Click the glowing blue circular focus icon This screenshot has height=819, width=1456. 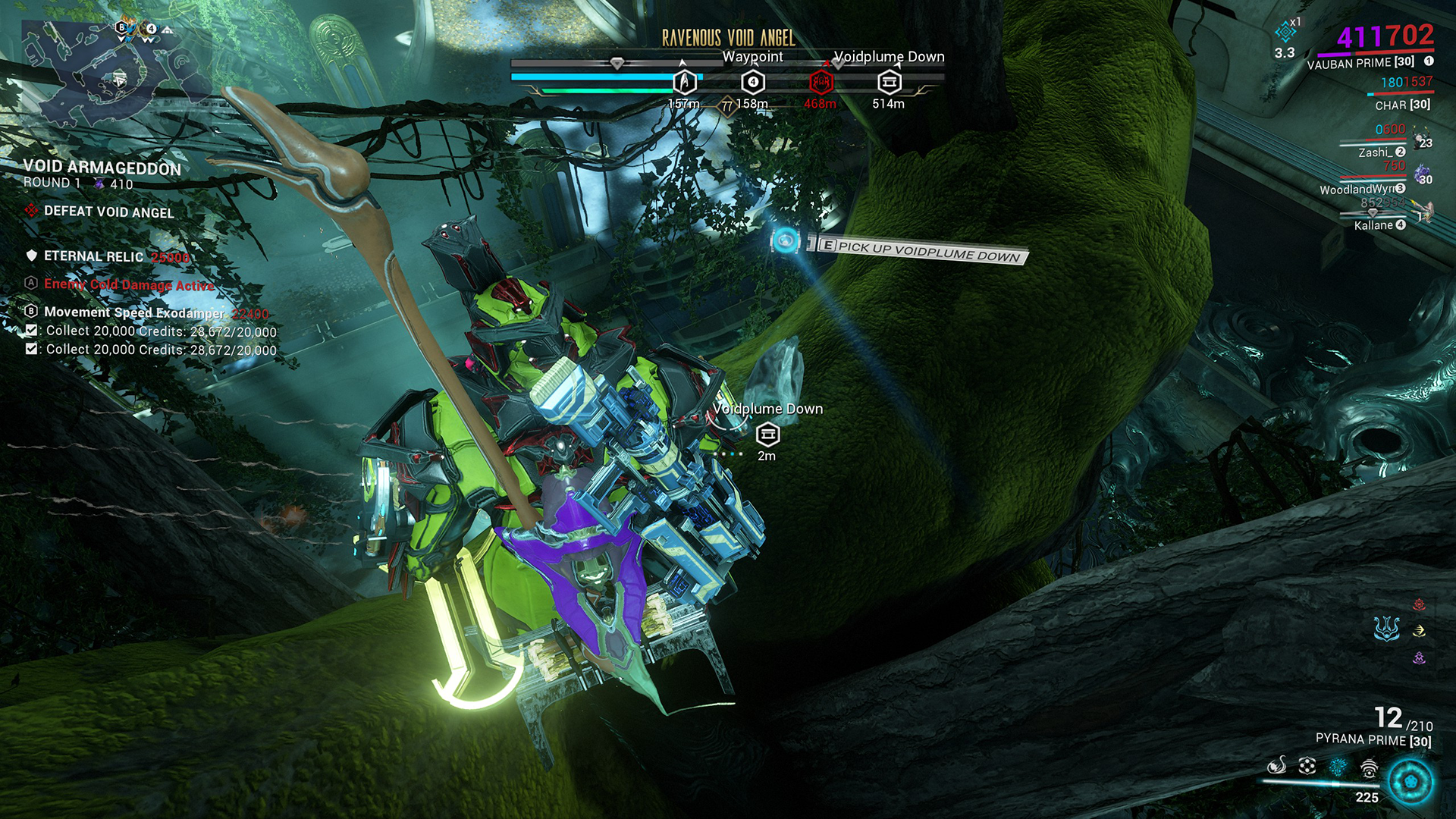(x=1410, y=781)
